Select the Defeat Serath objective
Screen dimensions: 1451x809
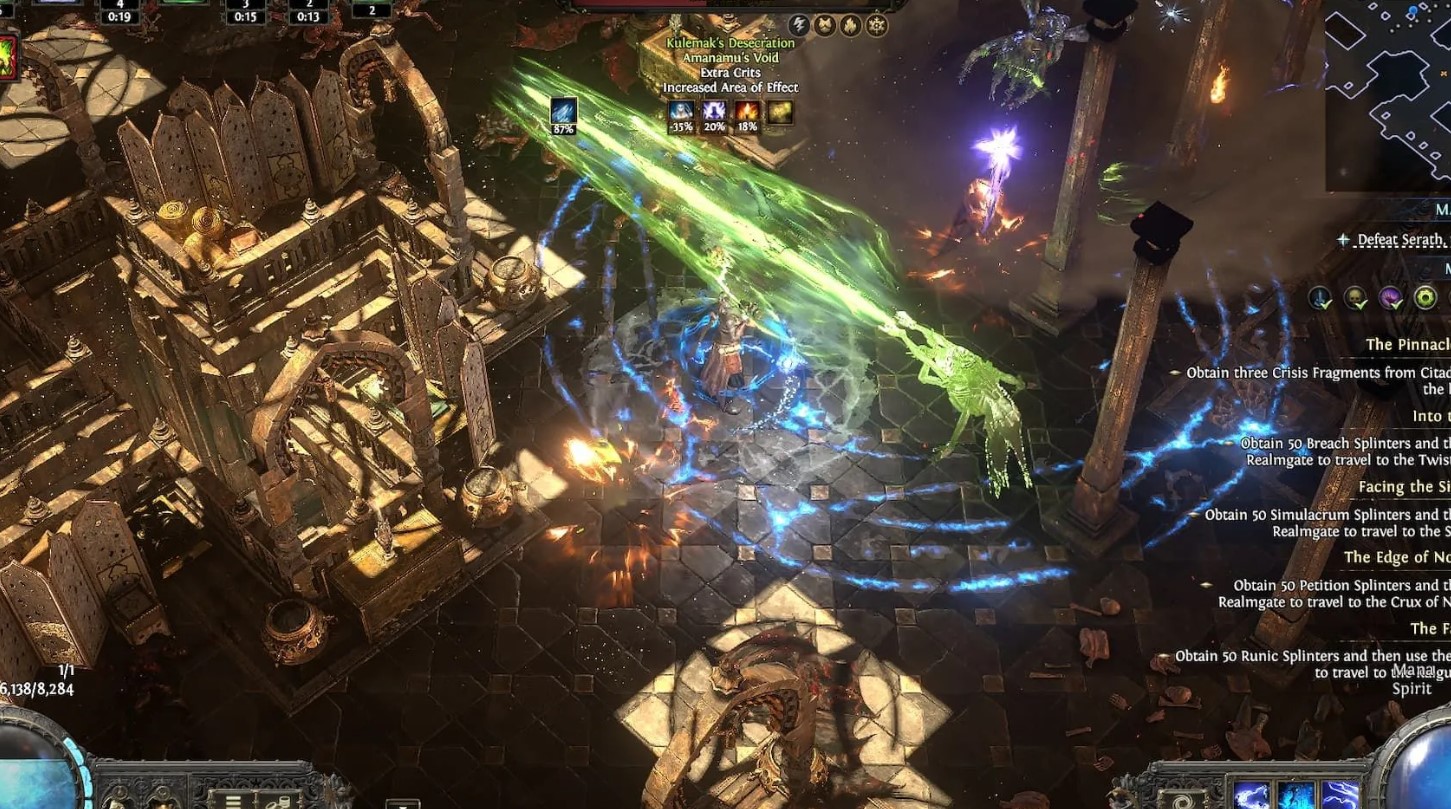pyautogui.click(x=1400, y=240)
